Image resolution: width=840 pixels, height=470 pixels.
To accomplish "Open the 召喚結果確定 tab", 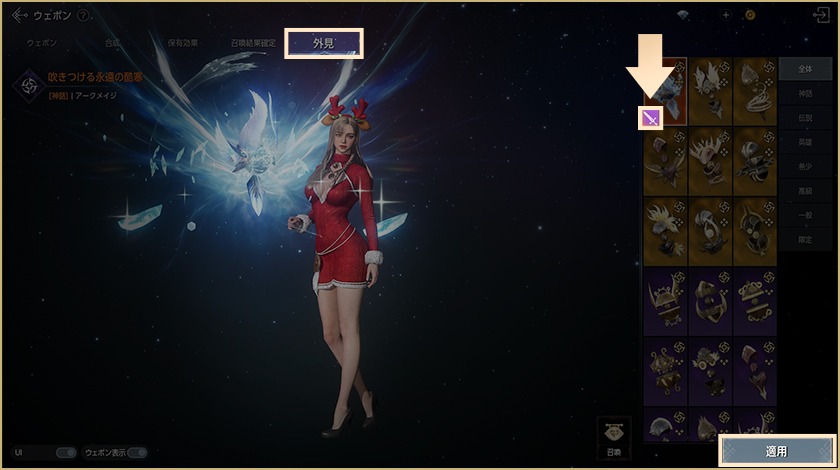I will pyautogui.click(x=252, y=43).
